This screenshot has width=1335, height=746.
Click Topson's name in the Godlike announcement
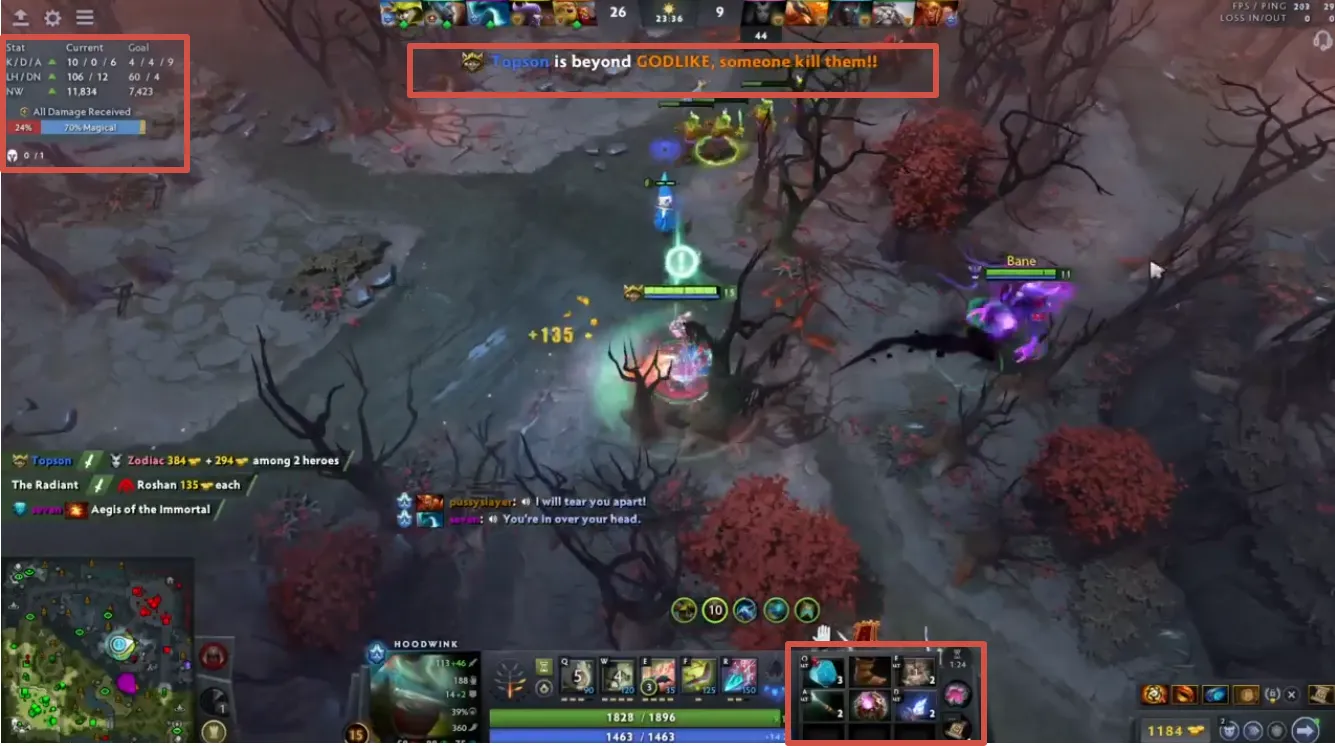(x=520, y=61)
